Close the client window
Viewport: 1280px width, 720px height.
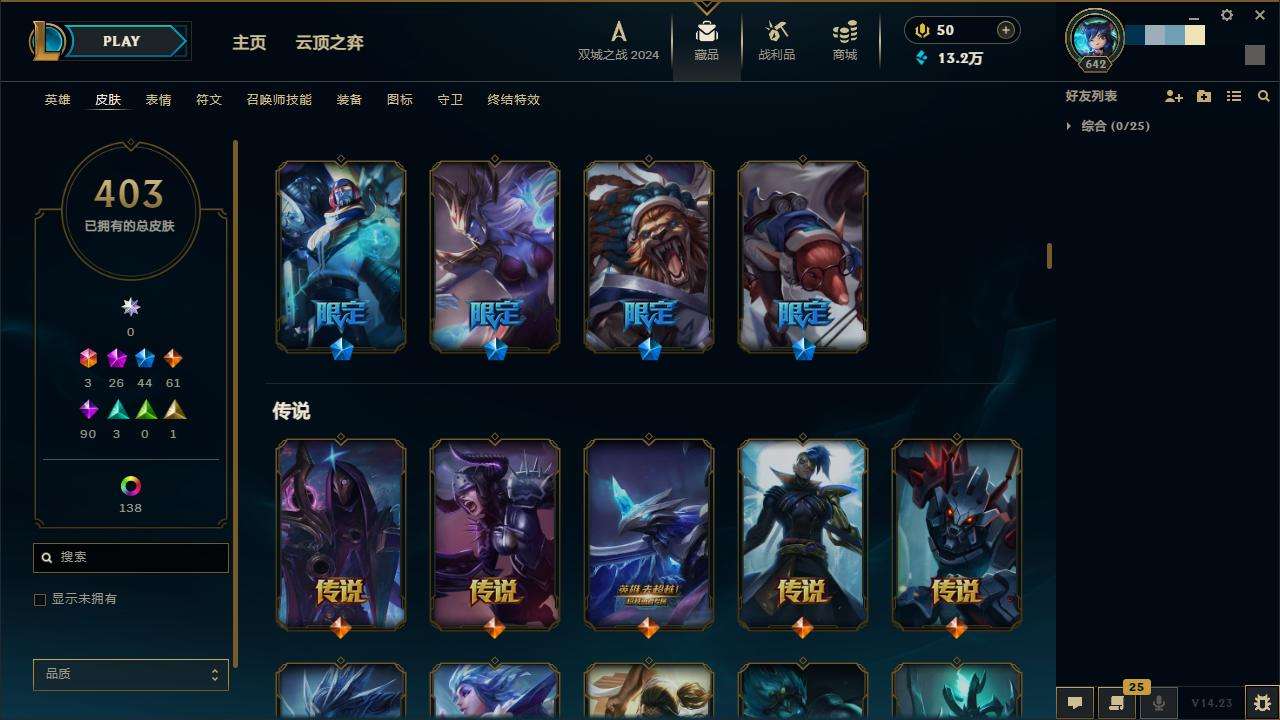[x=1260, y=15]
